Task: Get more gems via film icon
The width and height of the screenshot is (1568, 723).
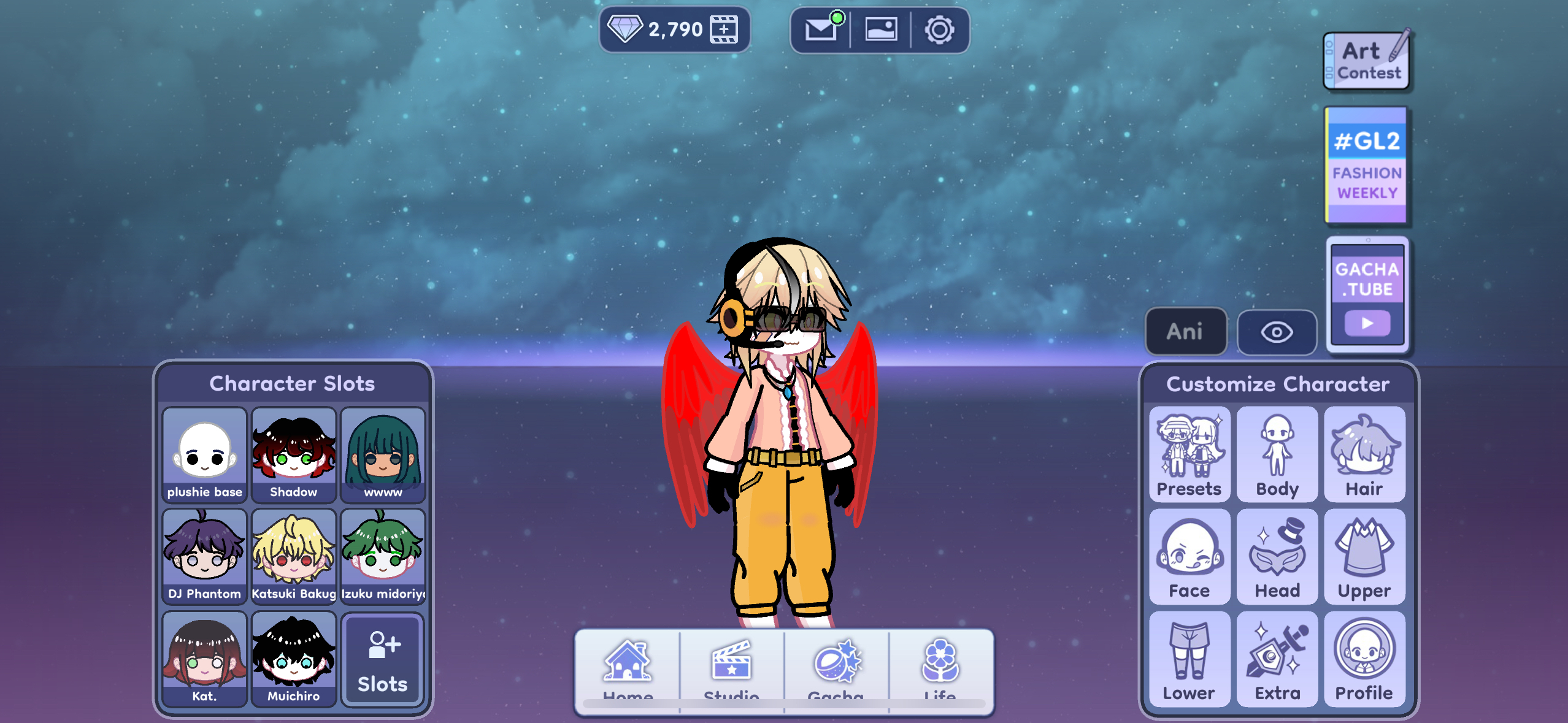Action: click(724, 29)
